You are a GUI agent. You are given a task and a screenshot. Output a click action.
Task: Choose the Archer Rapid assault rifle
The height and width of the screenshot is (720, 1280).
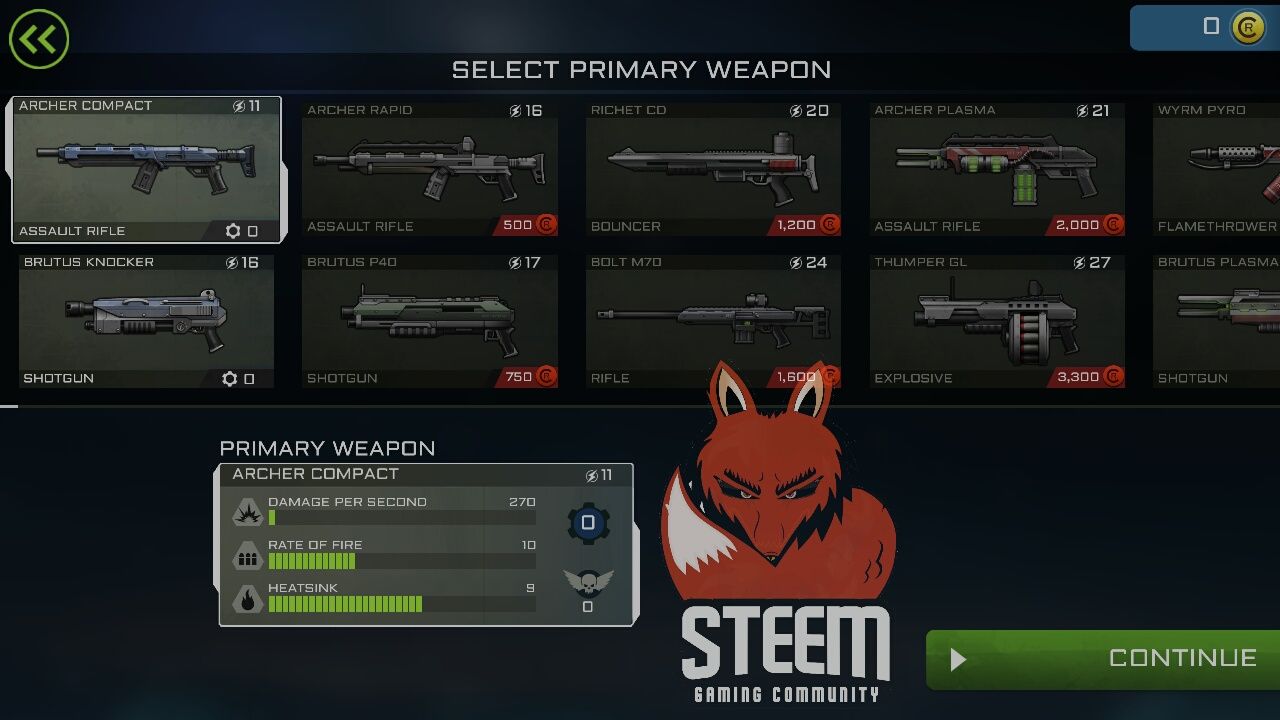[x=430, y=168]
